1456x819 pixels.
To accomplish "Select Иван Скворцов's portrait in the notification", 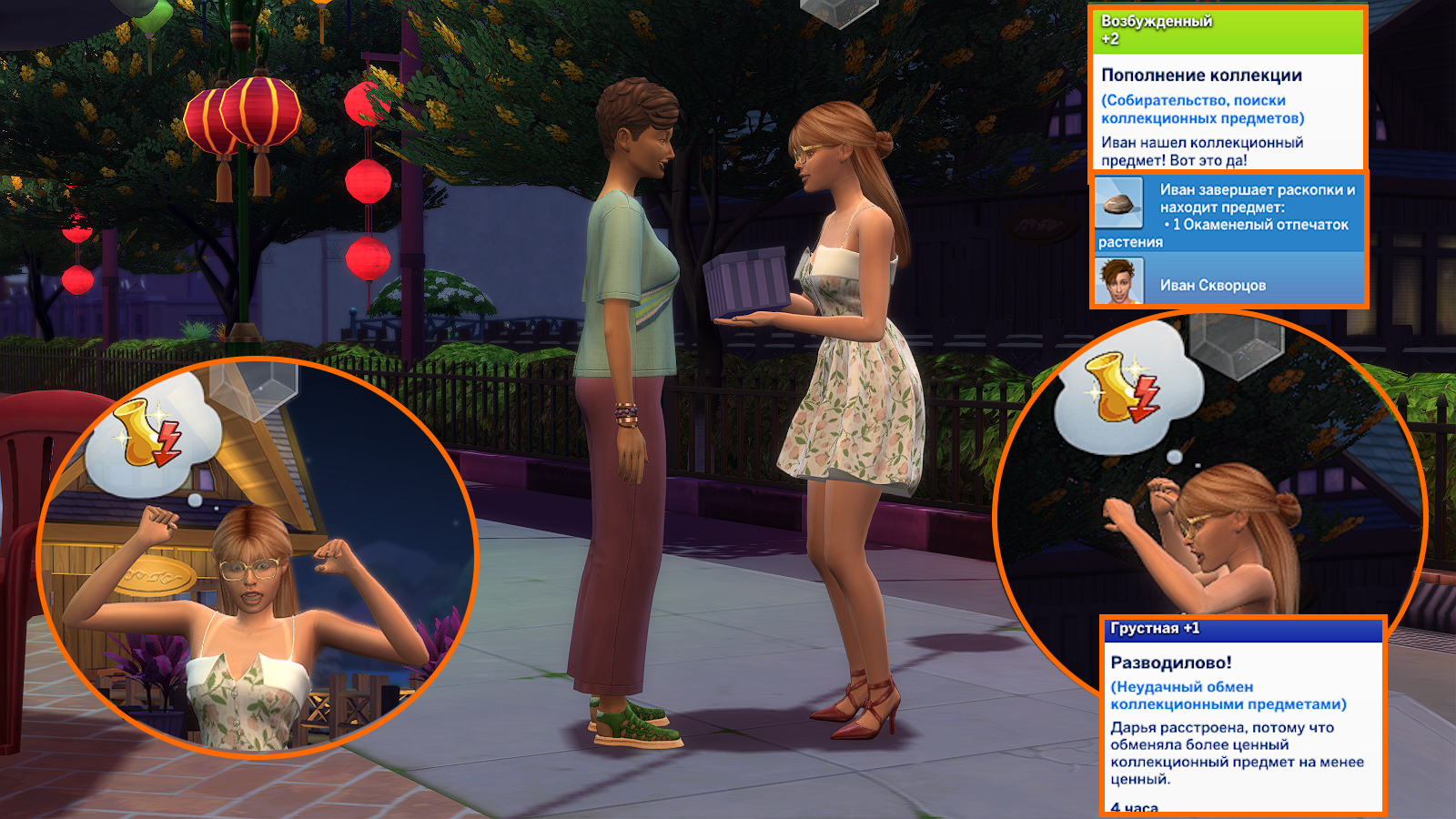I will 1119,281.
